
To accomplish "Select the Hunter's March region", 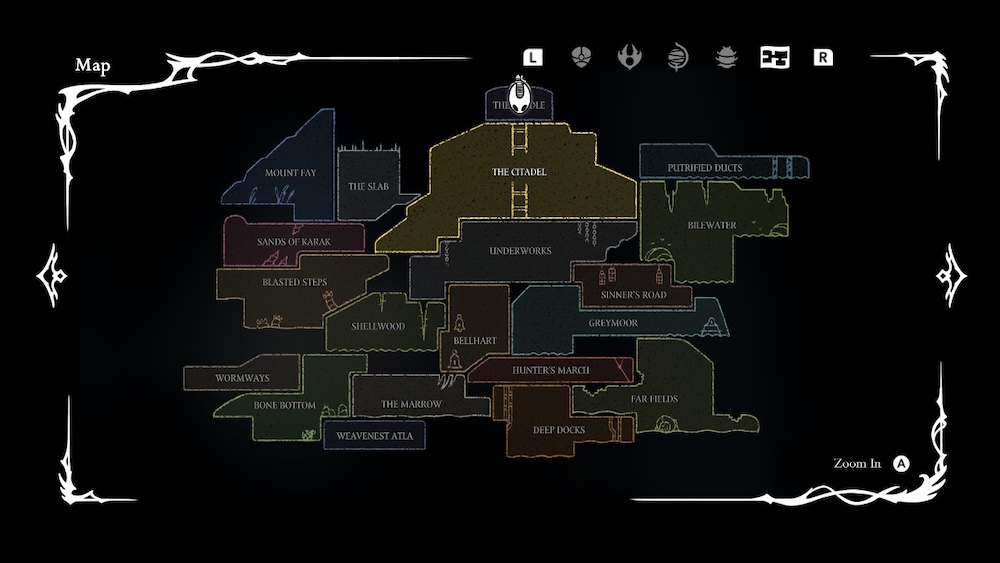I will pyautogui.click(x=550, y=370).
